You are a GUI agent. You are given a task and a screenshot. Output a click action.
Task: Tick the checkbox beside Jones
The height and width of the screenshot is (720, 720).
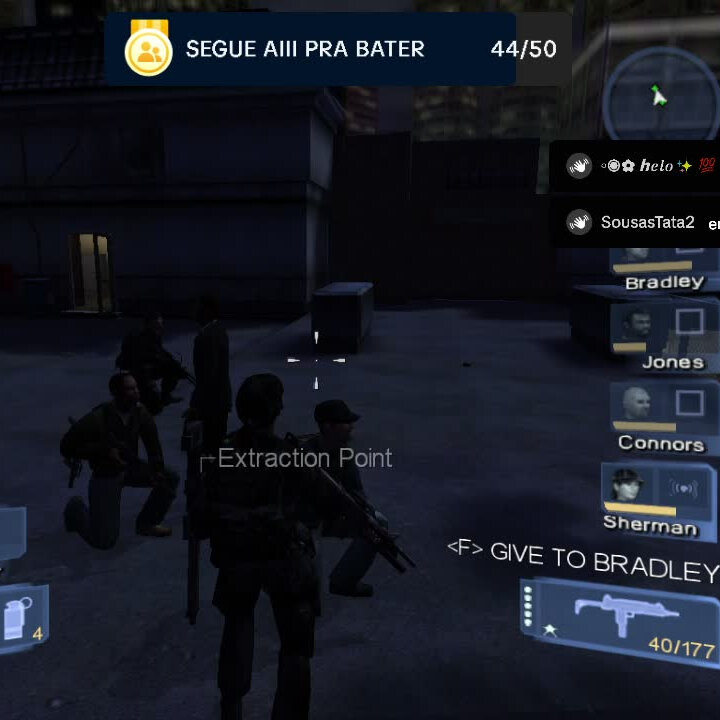coord(689,323)
